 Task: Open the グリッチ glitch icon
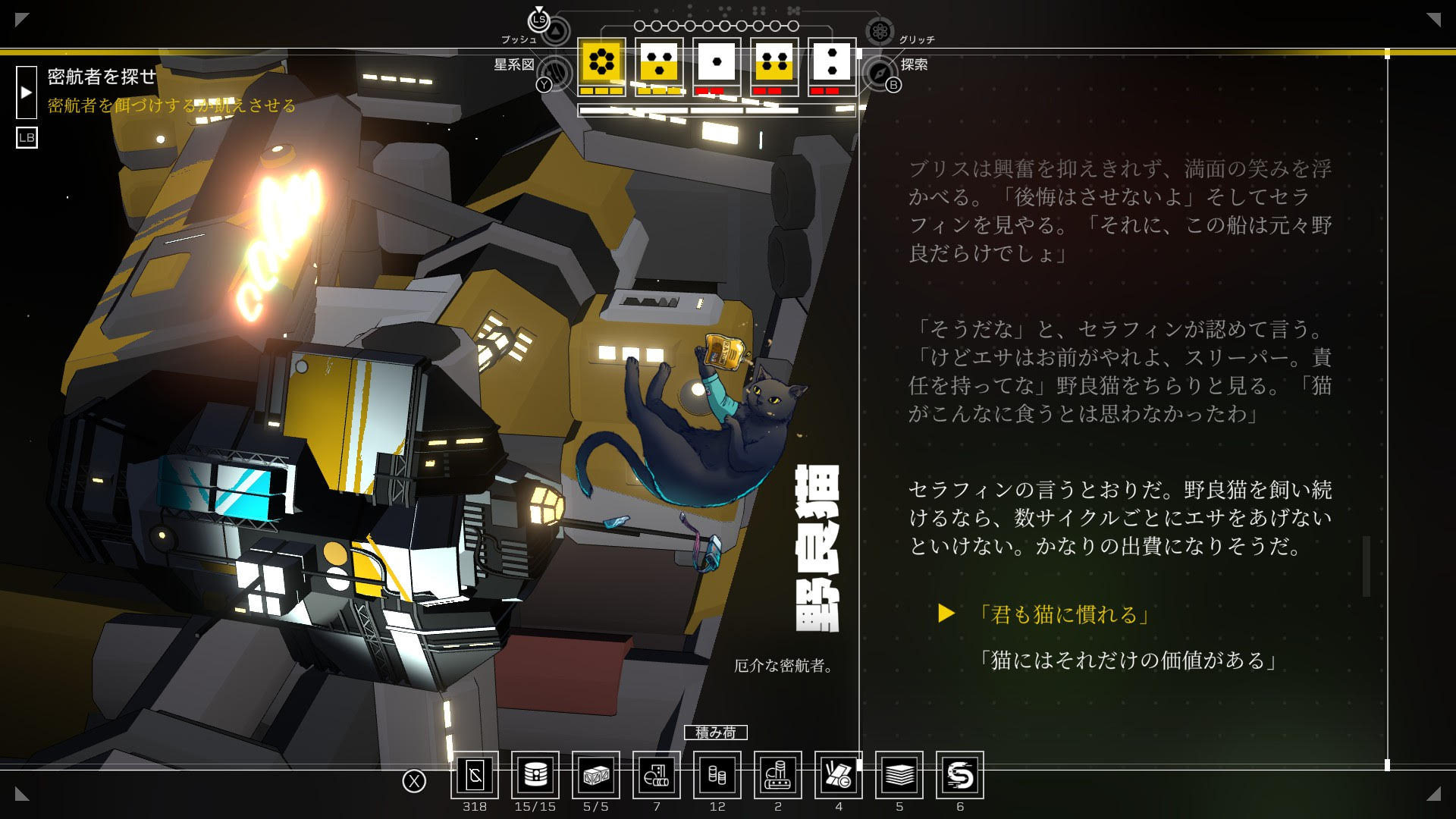click(880, 31)
